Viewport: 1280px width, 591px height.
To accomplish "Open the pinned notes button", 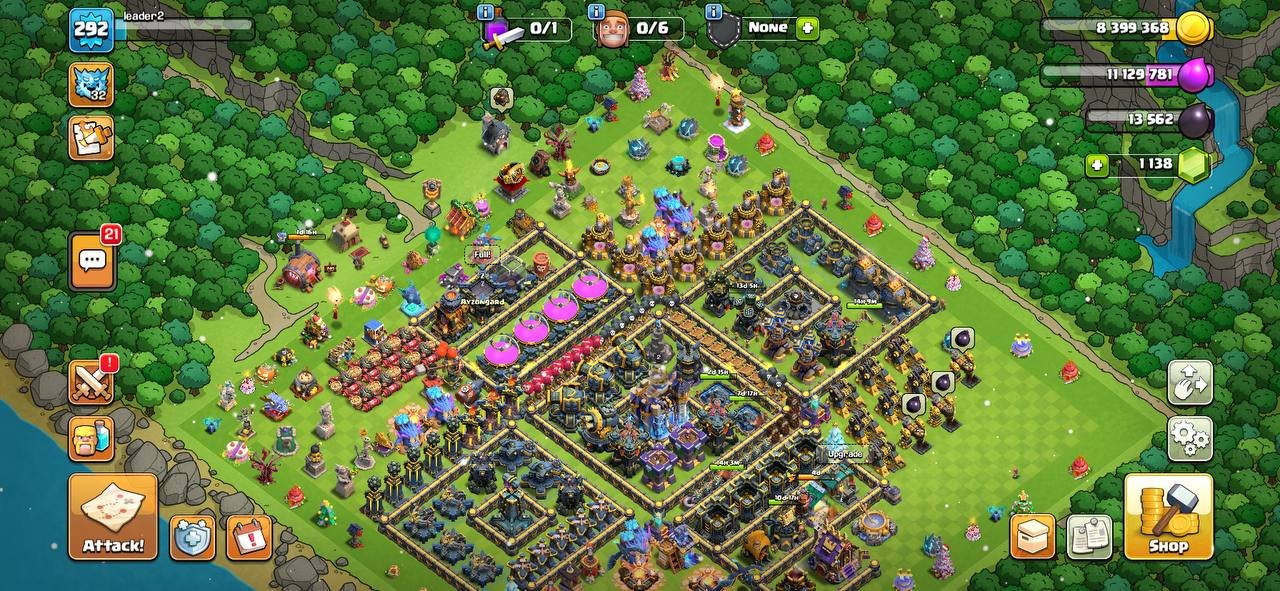I will [1089, 537].
